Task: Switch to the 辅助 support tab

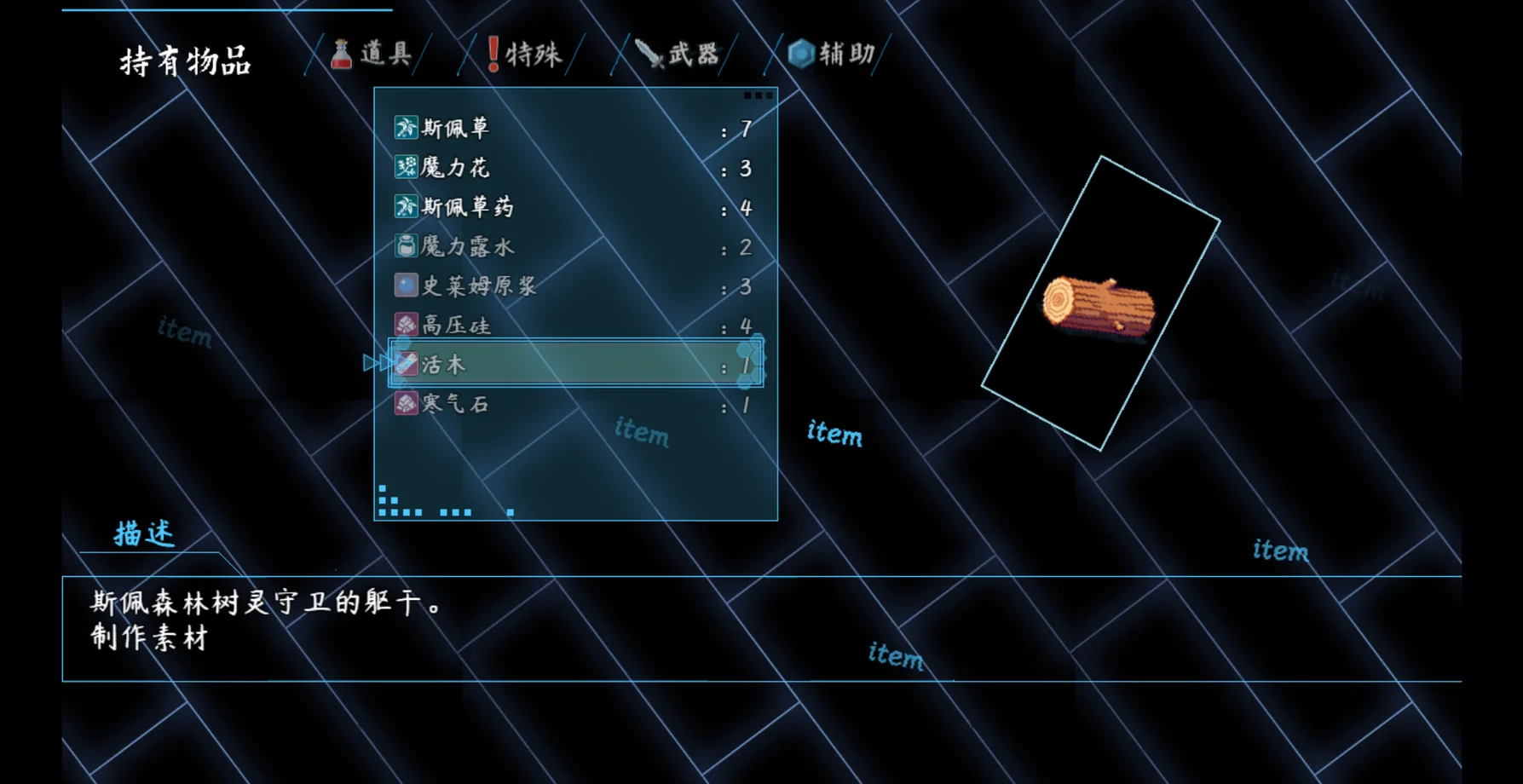Action: point(831,55)
